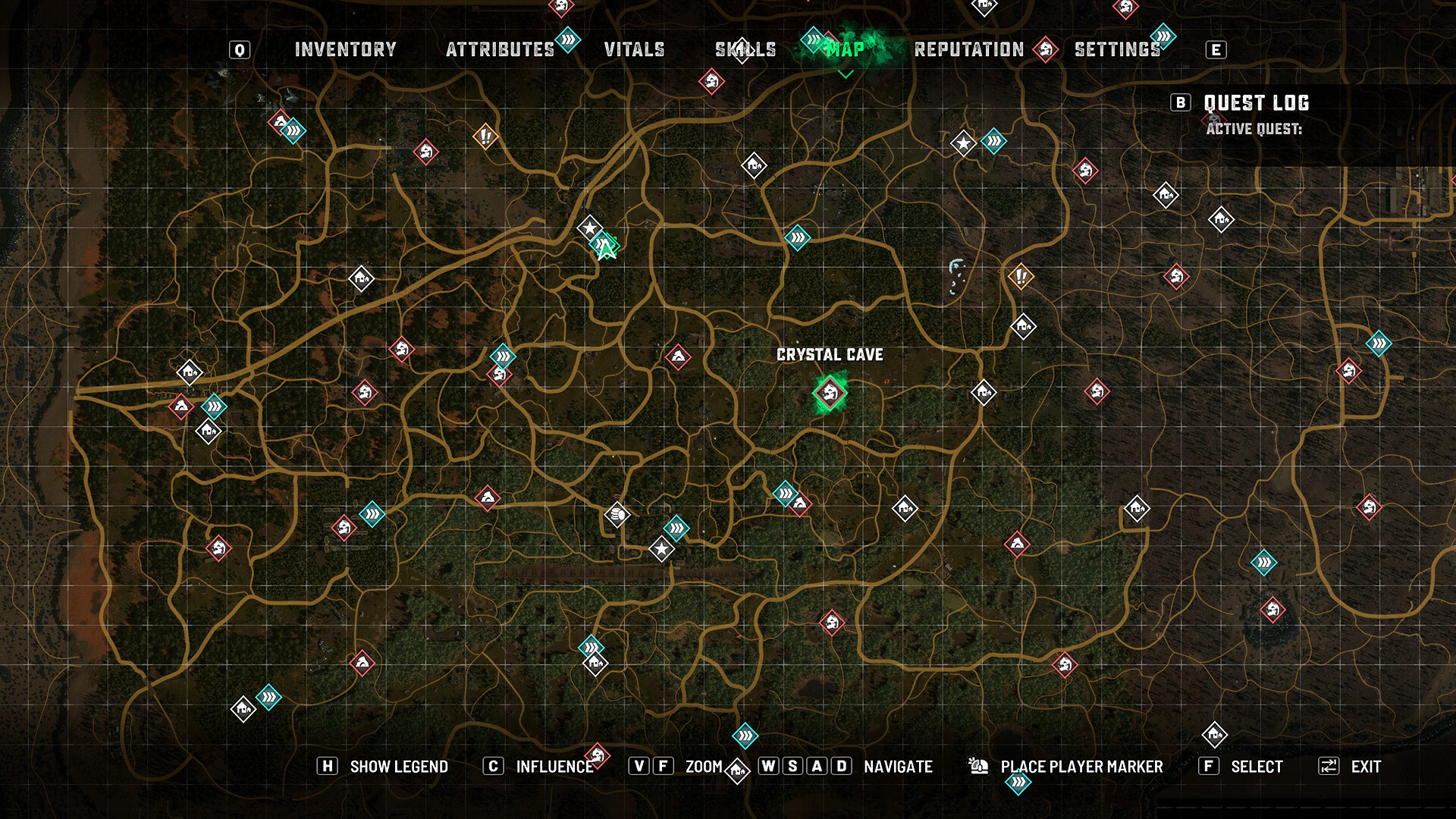Click the coin stash marker near map center
Image resolution: width=1456 pixels, height=819 pixels.
[x=616, y=513]
